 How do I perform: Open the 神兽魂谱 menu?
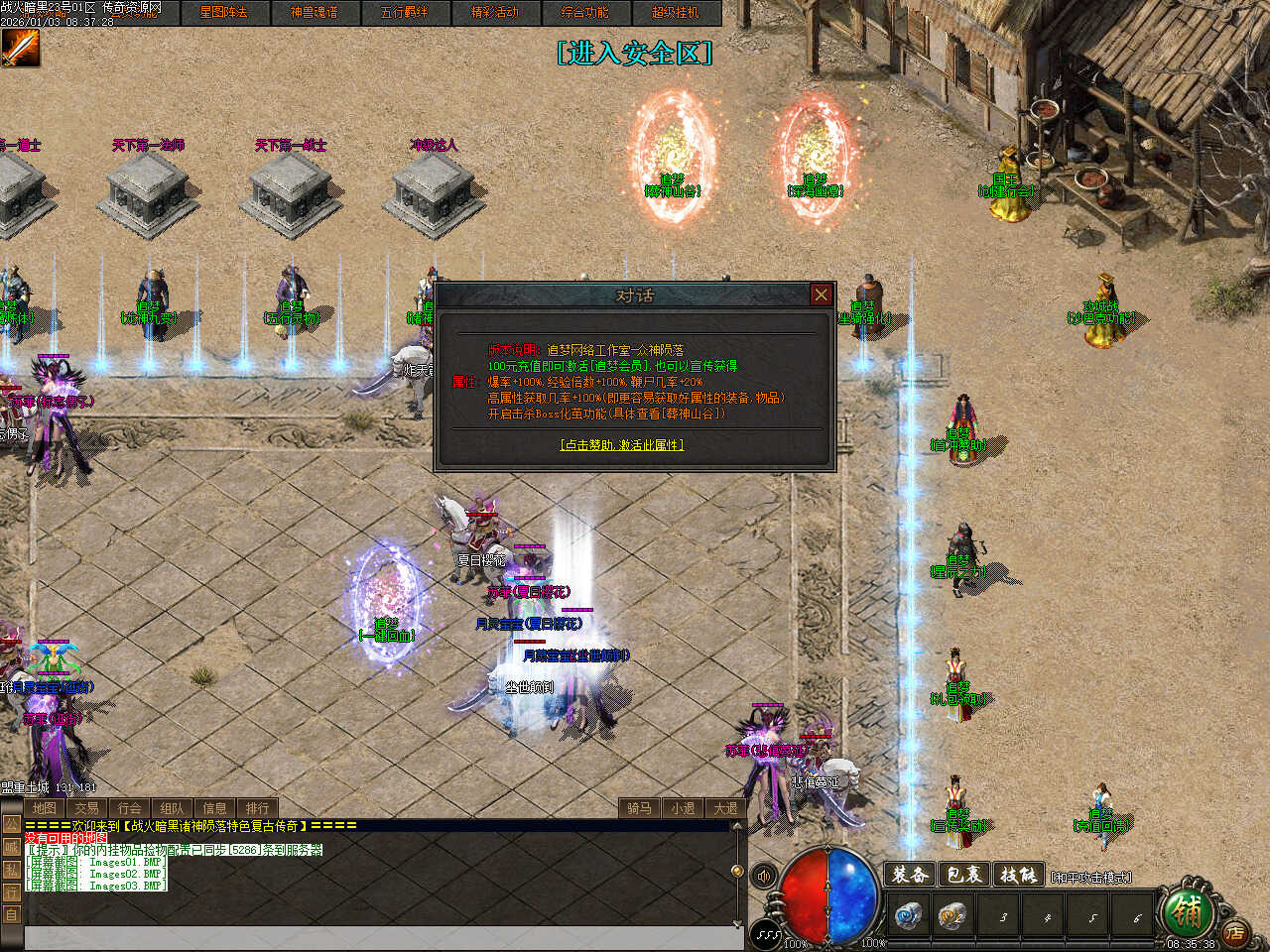pyautogui.click(x=314, y=12)
